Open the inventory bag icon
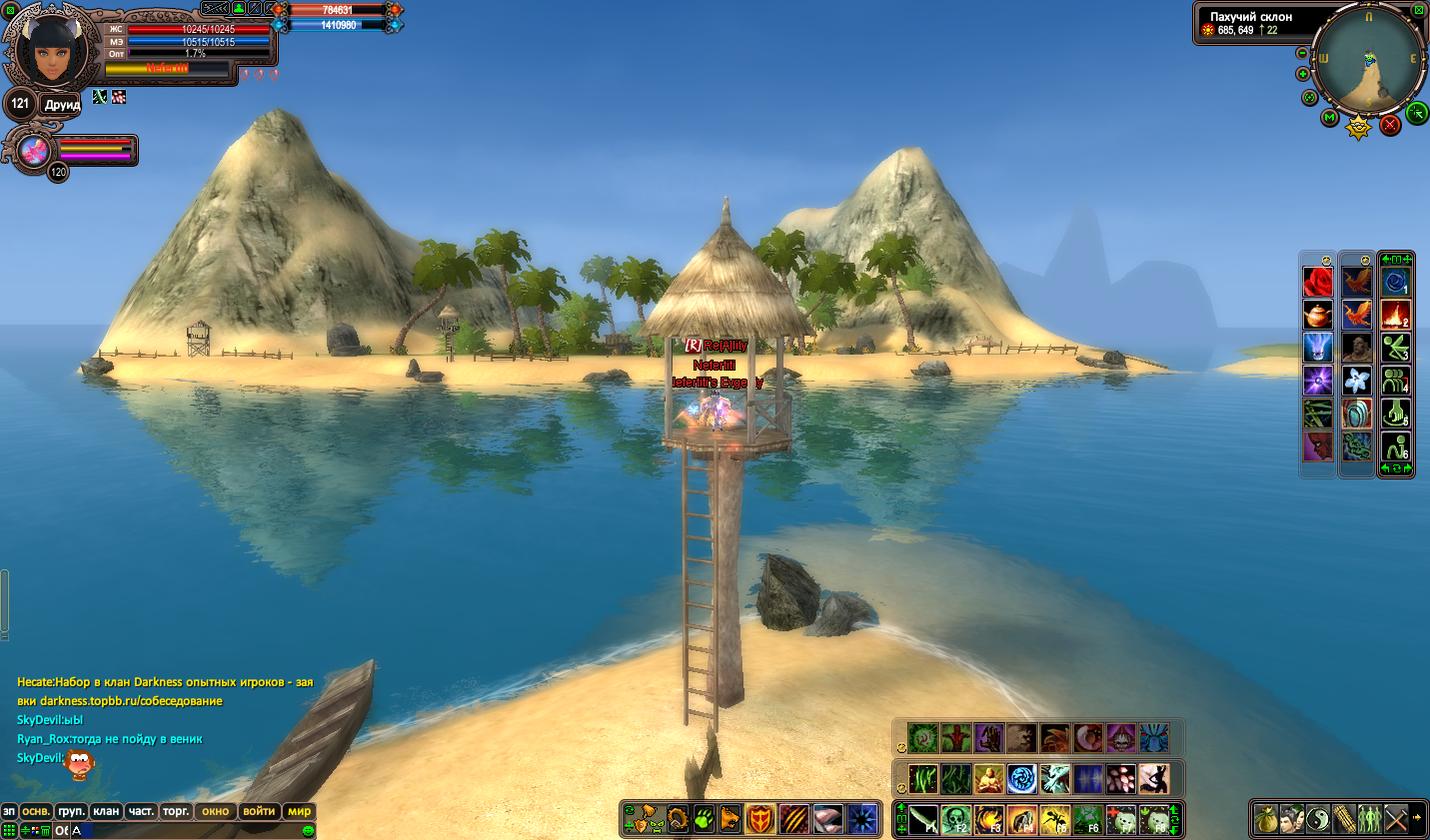The image size is (1430, 840). pyautogui.click(x=1266, y=818)
